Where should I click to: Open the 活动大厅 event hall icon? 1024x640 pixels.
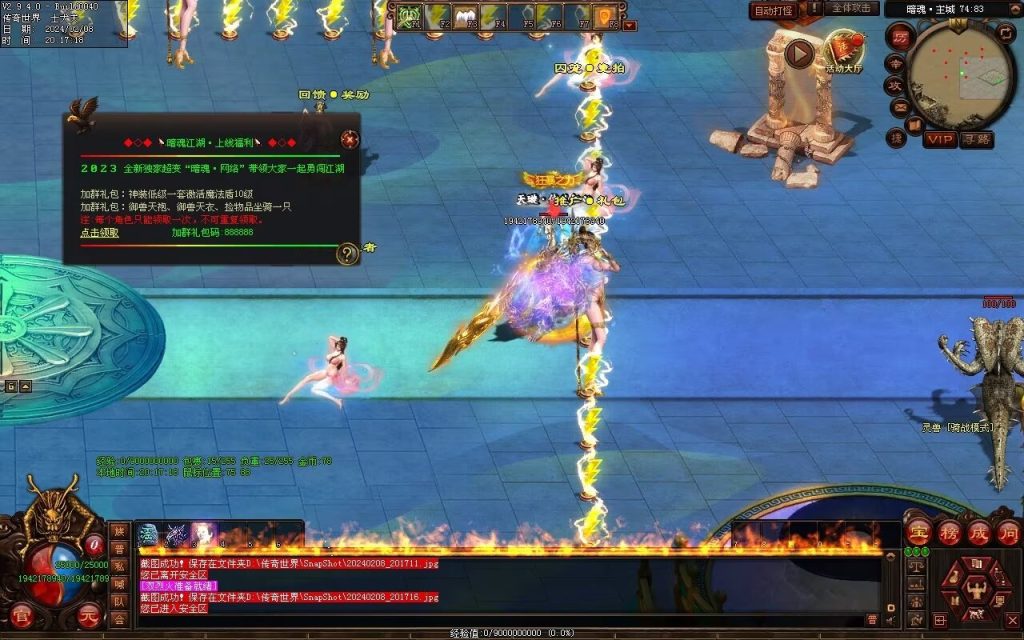point(845,52)
